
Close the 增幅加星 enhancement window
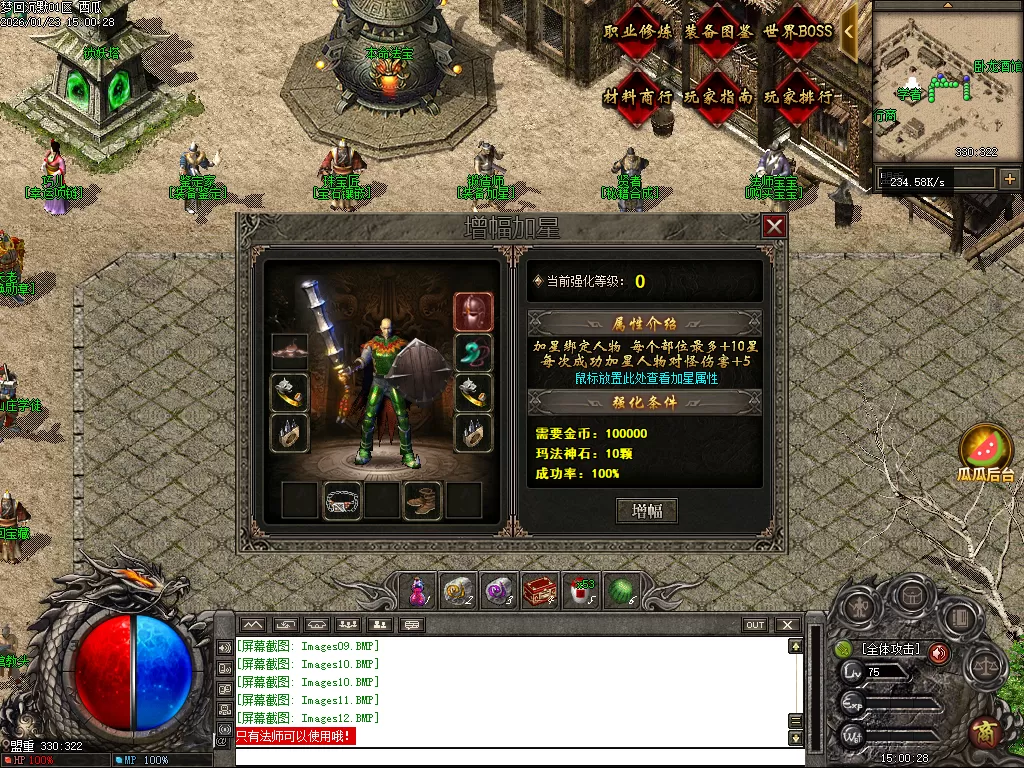coord(774,227)
